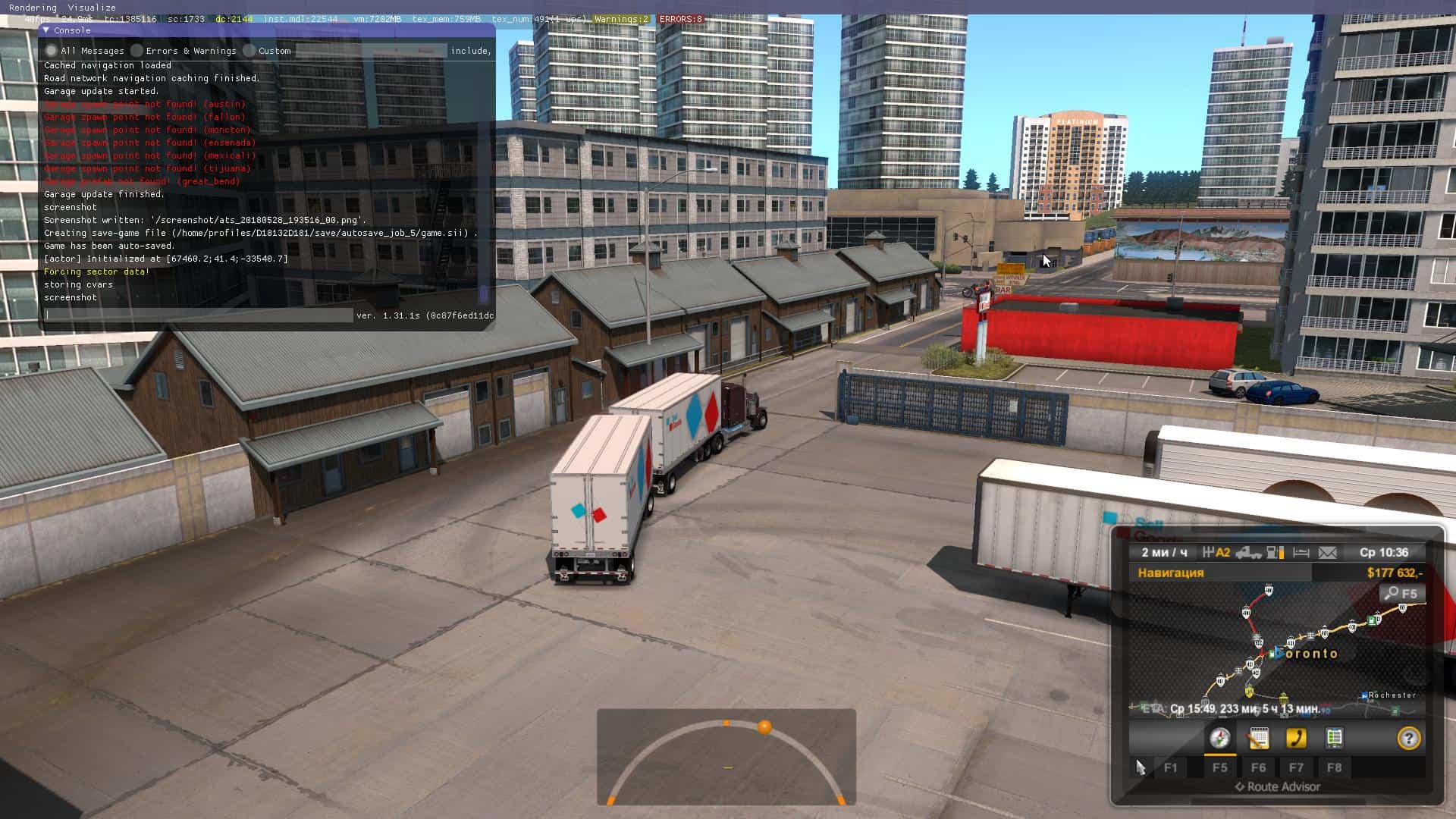Show the damage diagnostics tab
Viewport: 1456px width, 819px height.
click(1334, 739)
